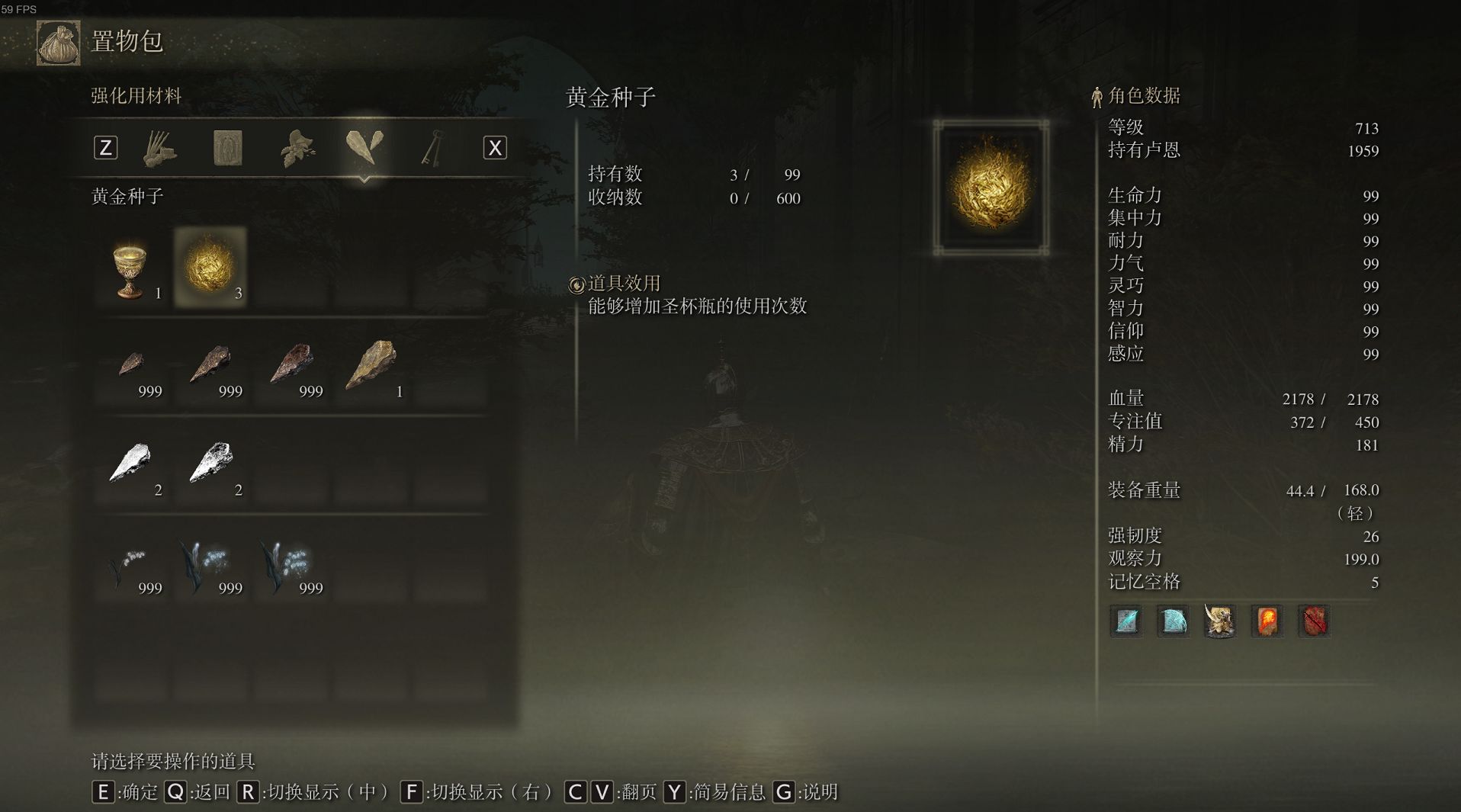Viewport: 1461px width, 812px height.
Task: Click the 置物包 bag icon header
Action: tap(59, 43)
